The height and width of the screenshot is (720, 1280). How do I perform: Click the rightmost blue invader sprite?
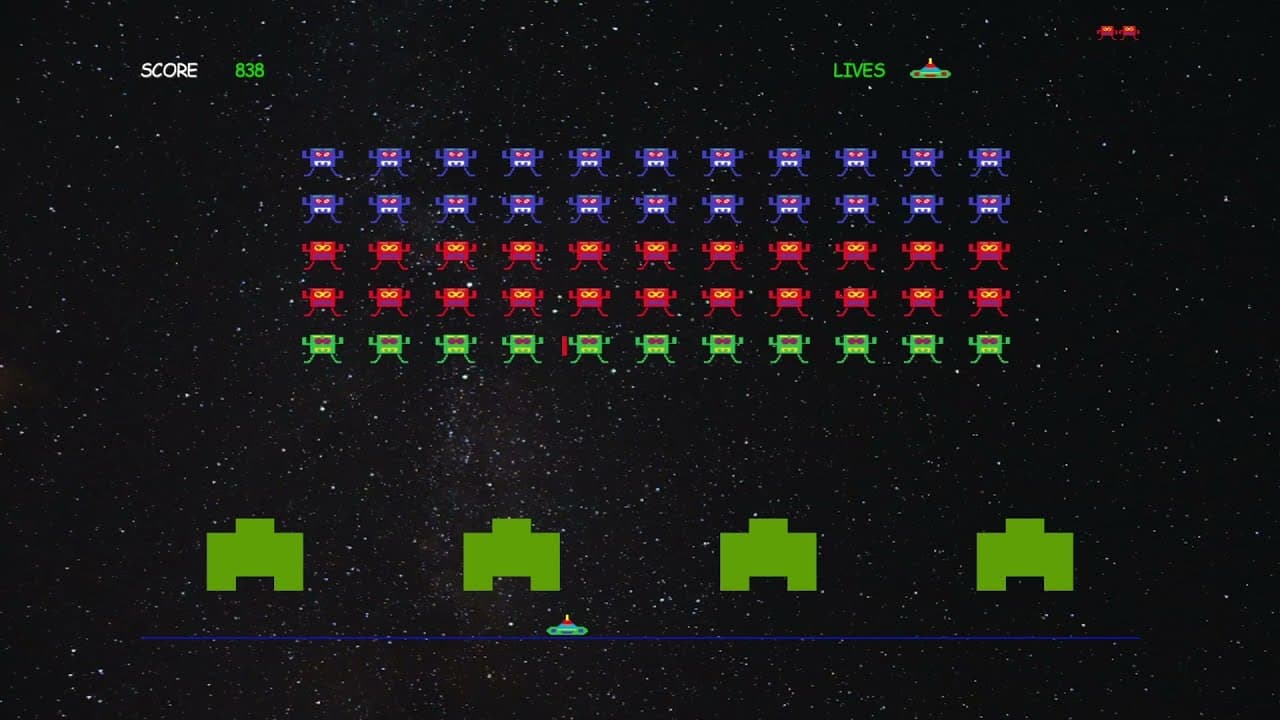click(990, 156)
